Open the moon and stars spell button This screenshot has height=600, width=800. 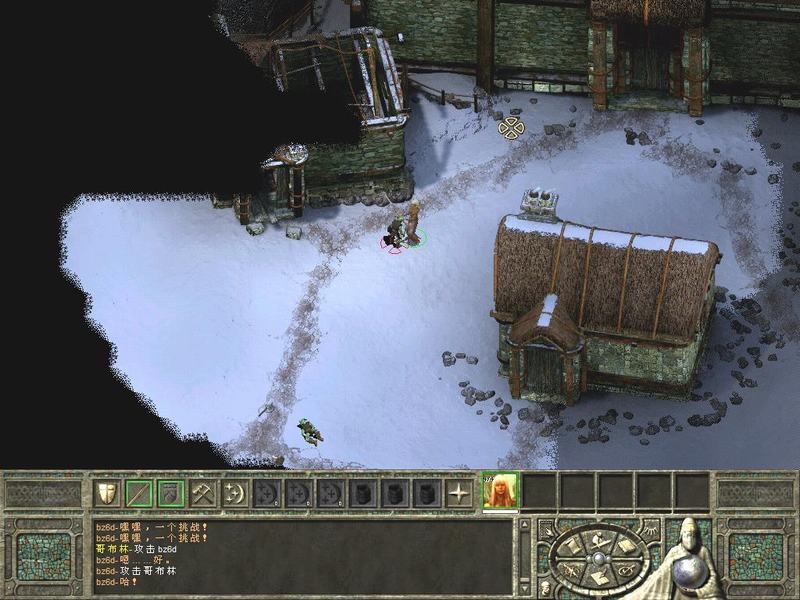coord(235,493)
